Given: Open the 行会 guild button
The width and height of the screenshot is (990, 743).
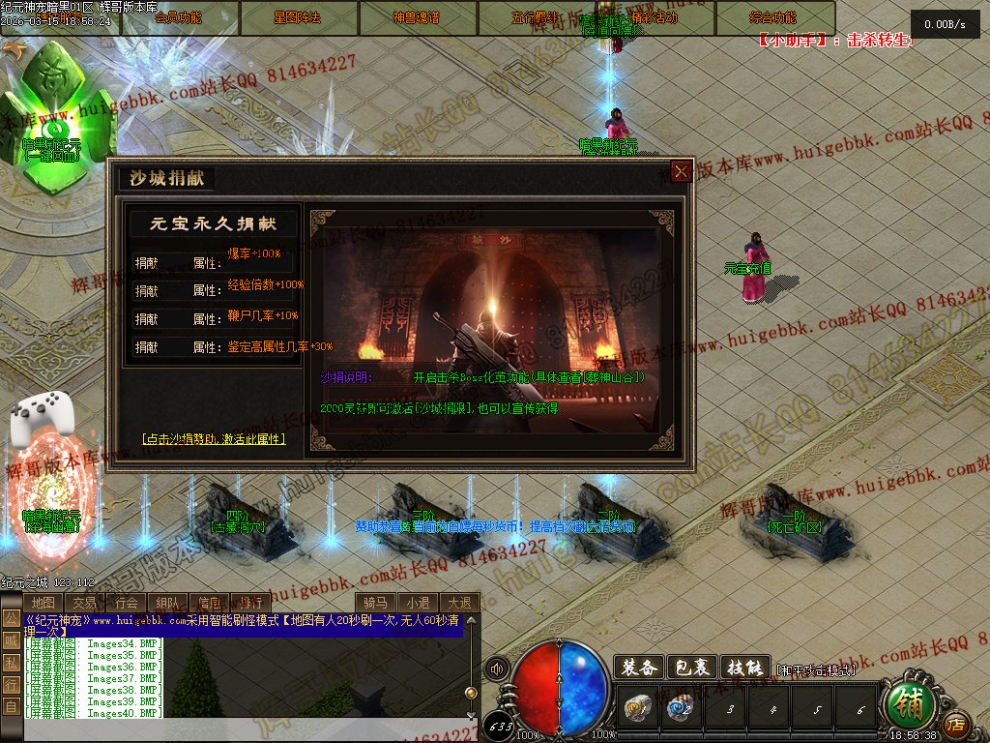Looking at the screenshot, I should click(x=126, y=602).
